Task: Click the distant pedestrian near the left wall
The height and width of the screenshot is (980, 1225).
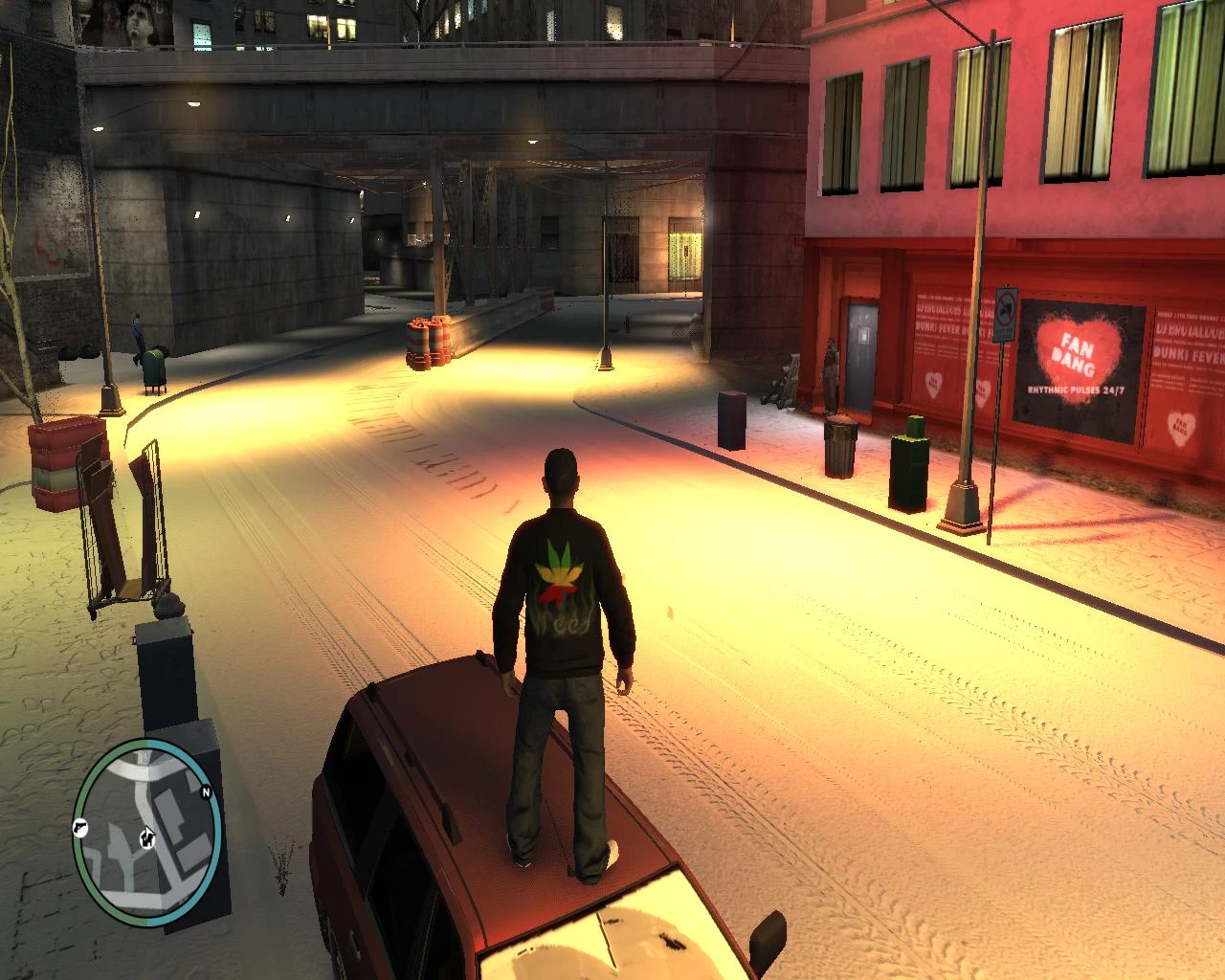Action: tap(137, 330)
